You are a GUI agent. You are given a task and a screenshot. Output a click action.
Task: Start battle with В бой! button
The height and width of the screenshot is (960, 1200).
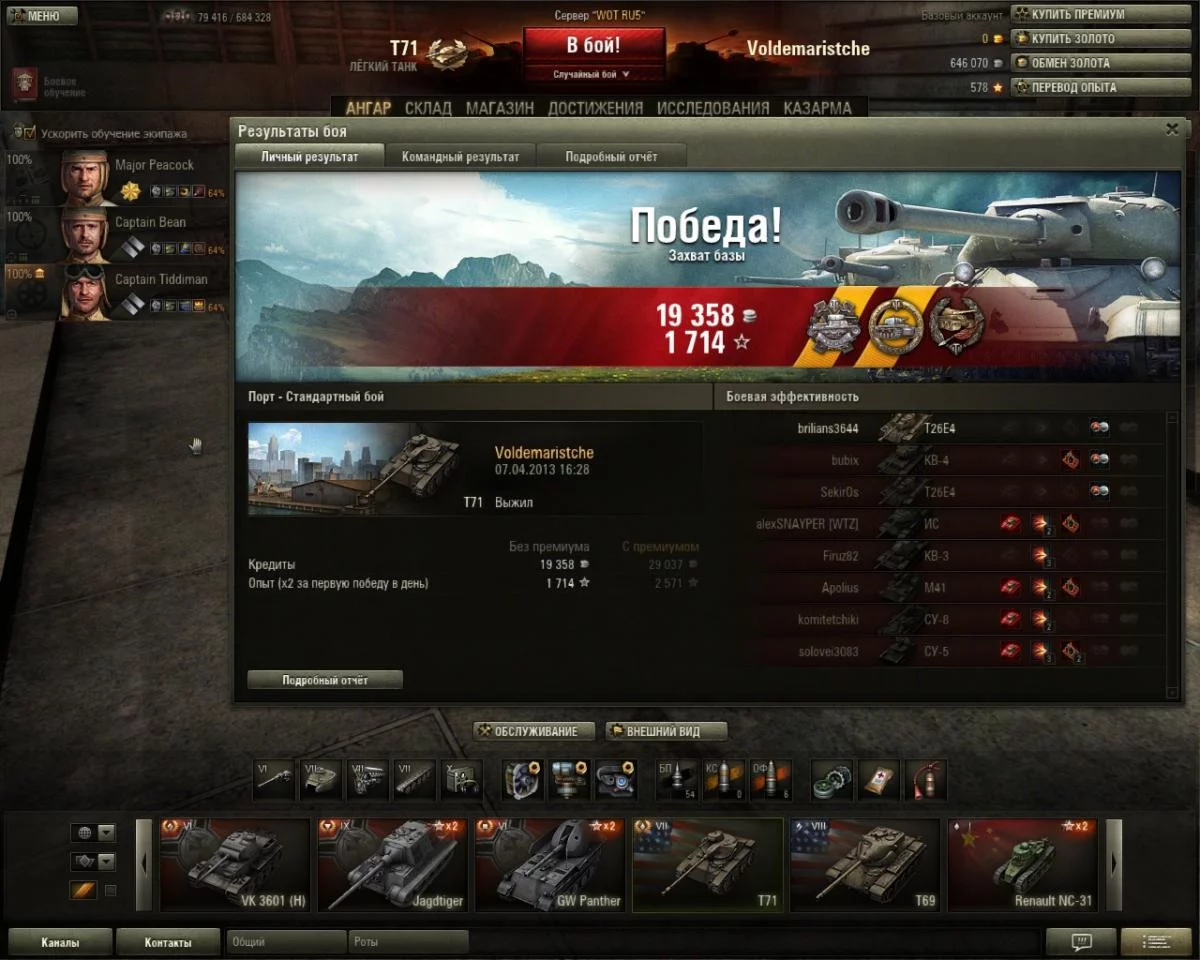593,46
